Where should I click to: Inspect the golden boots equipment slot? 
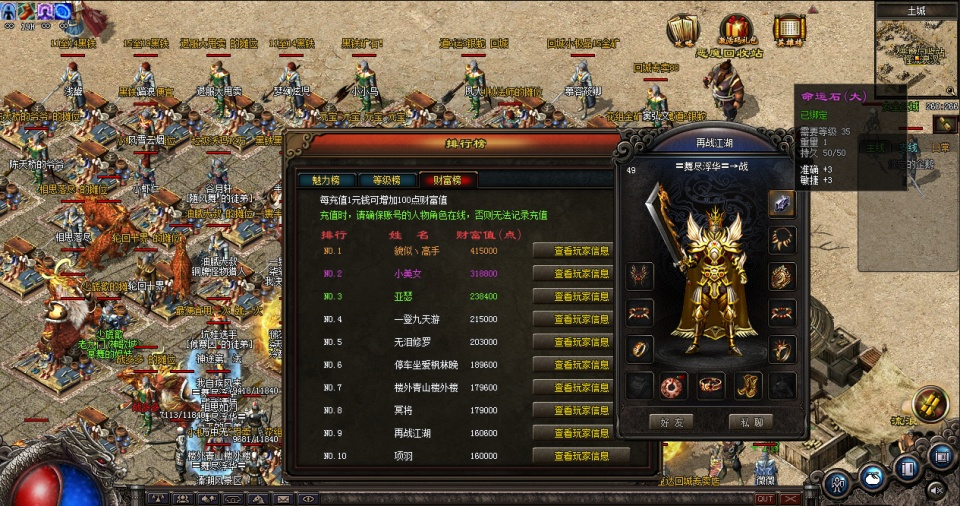pos(748,385)
